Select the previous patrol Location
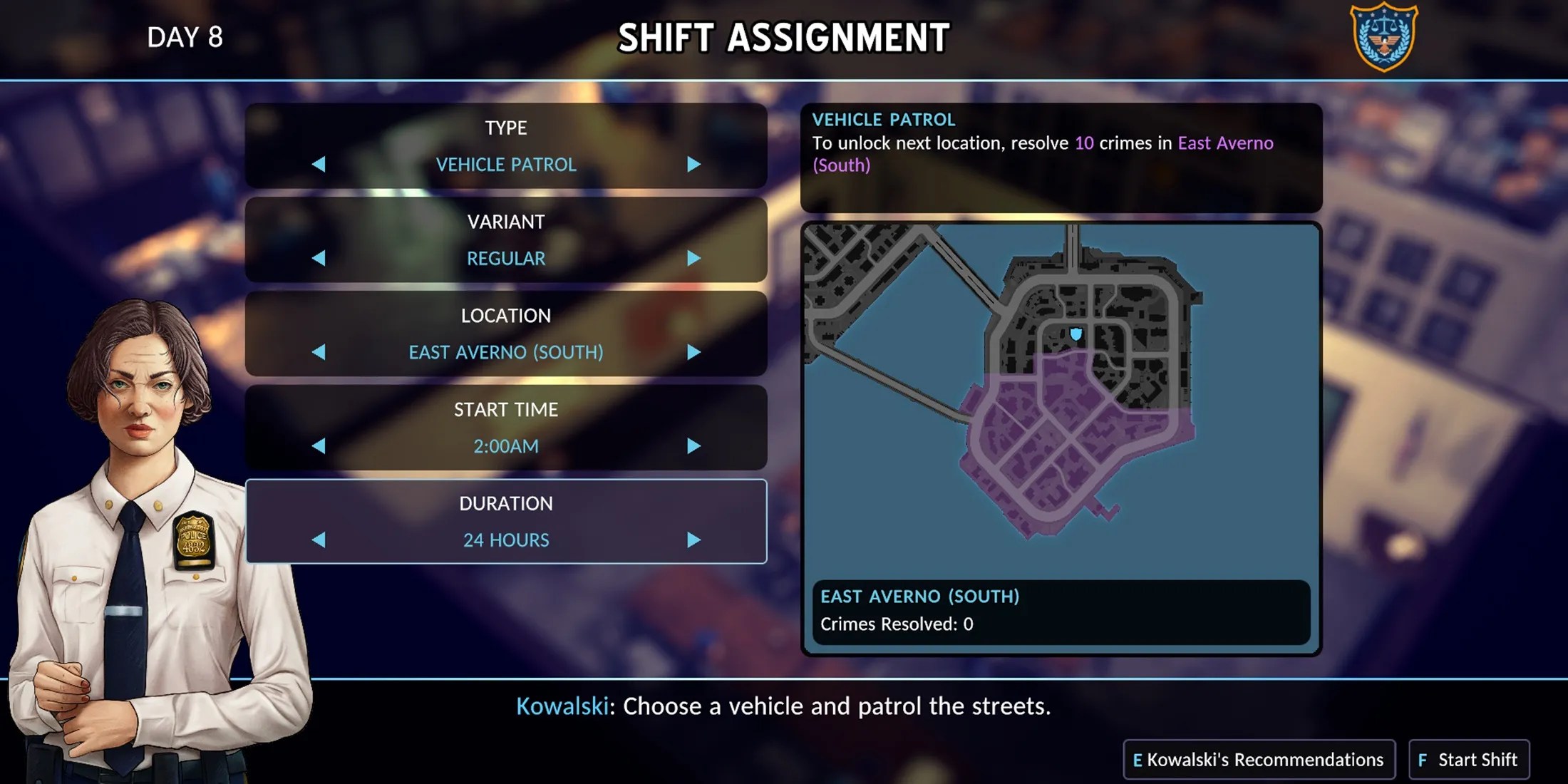1568x784 pixels. tap(319, 352)
